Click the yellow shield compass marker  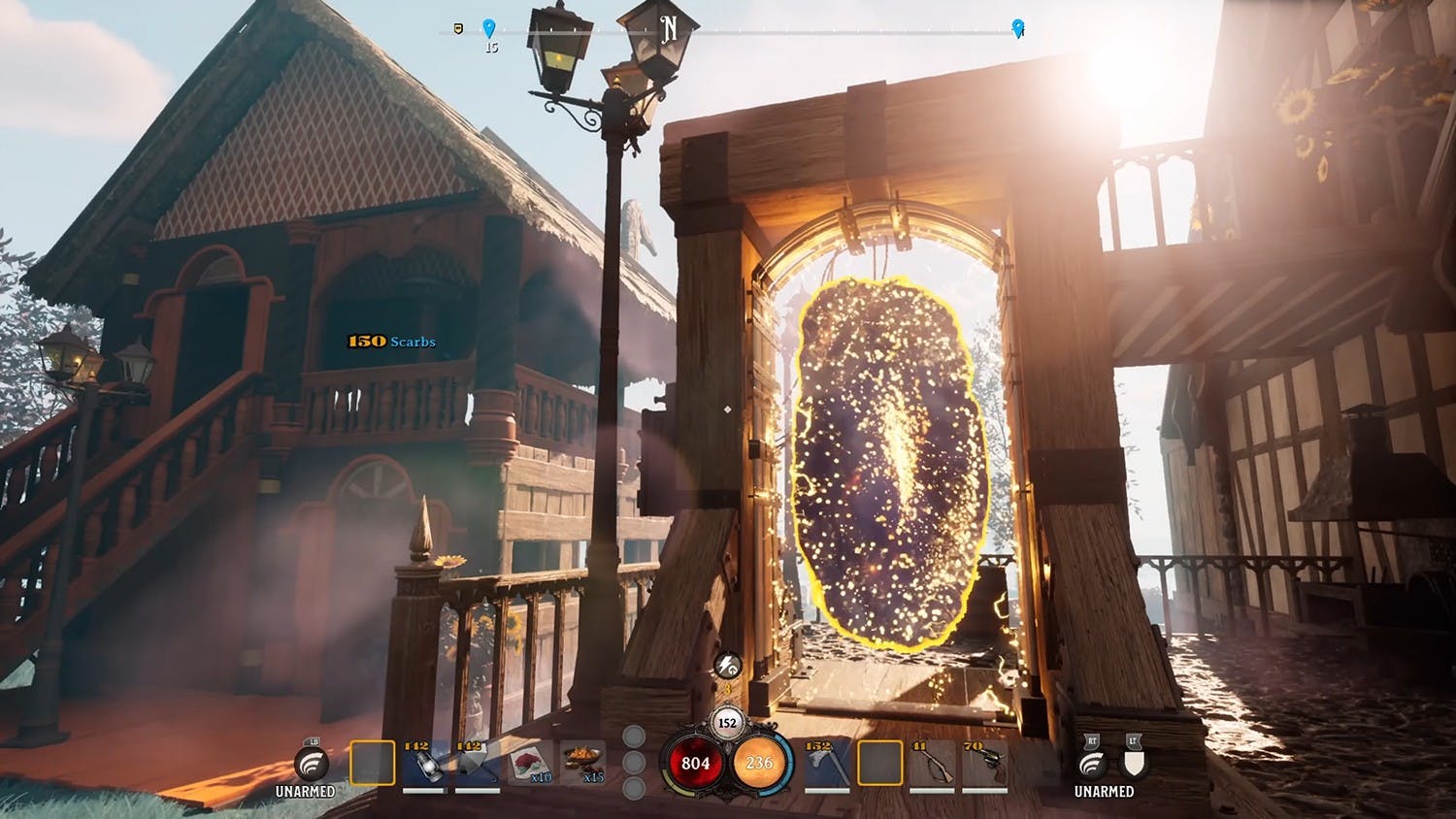tap(458, 28)
